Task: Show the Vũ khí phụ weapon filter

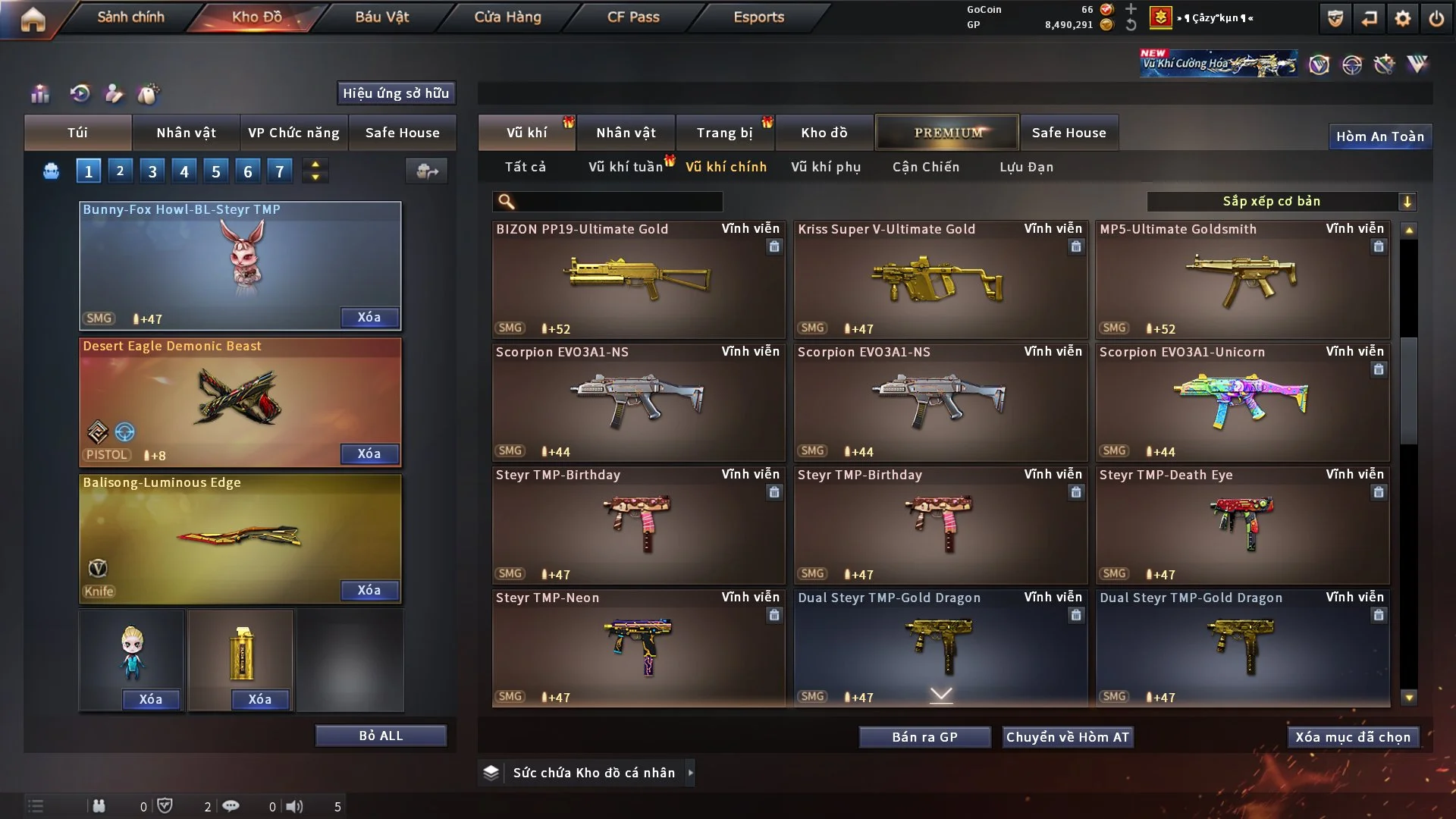Action: click(x=826, y=167)
